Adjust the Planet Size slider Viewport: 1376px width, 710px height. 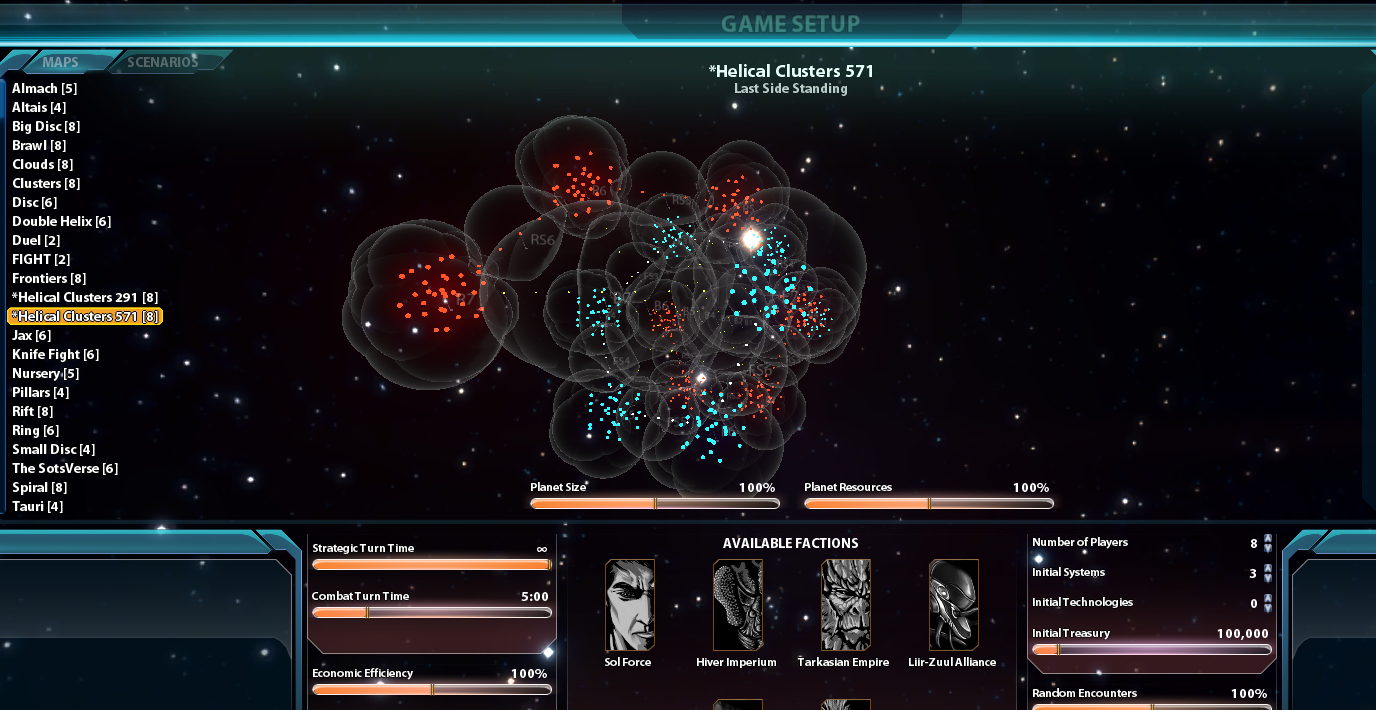tap(654, 504)
